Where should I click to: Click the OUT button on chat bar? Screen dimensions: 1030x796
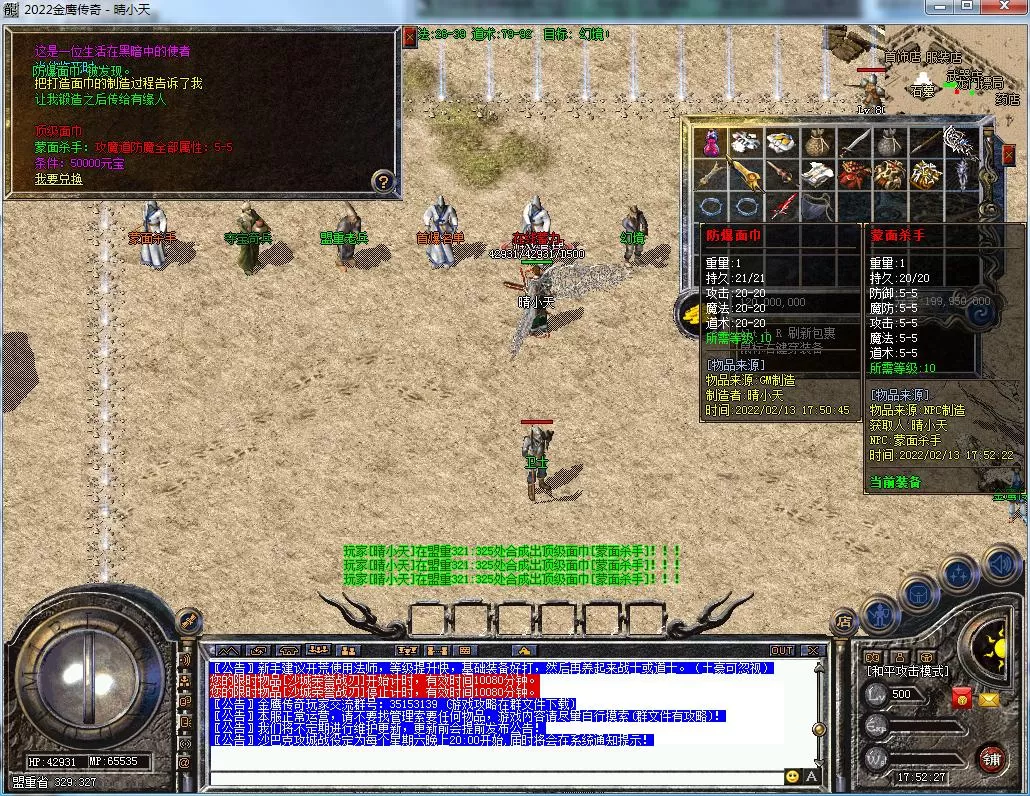782,650
